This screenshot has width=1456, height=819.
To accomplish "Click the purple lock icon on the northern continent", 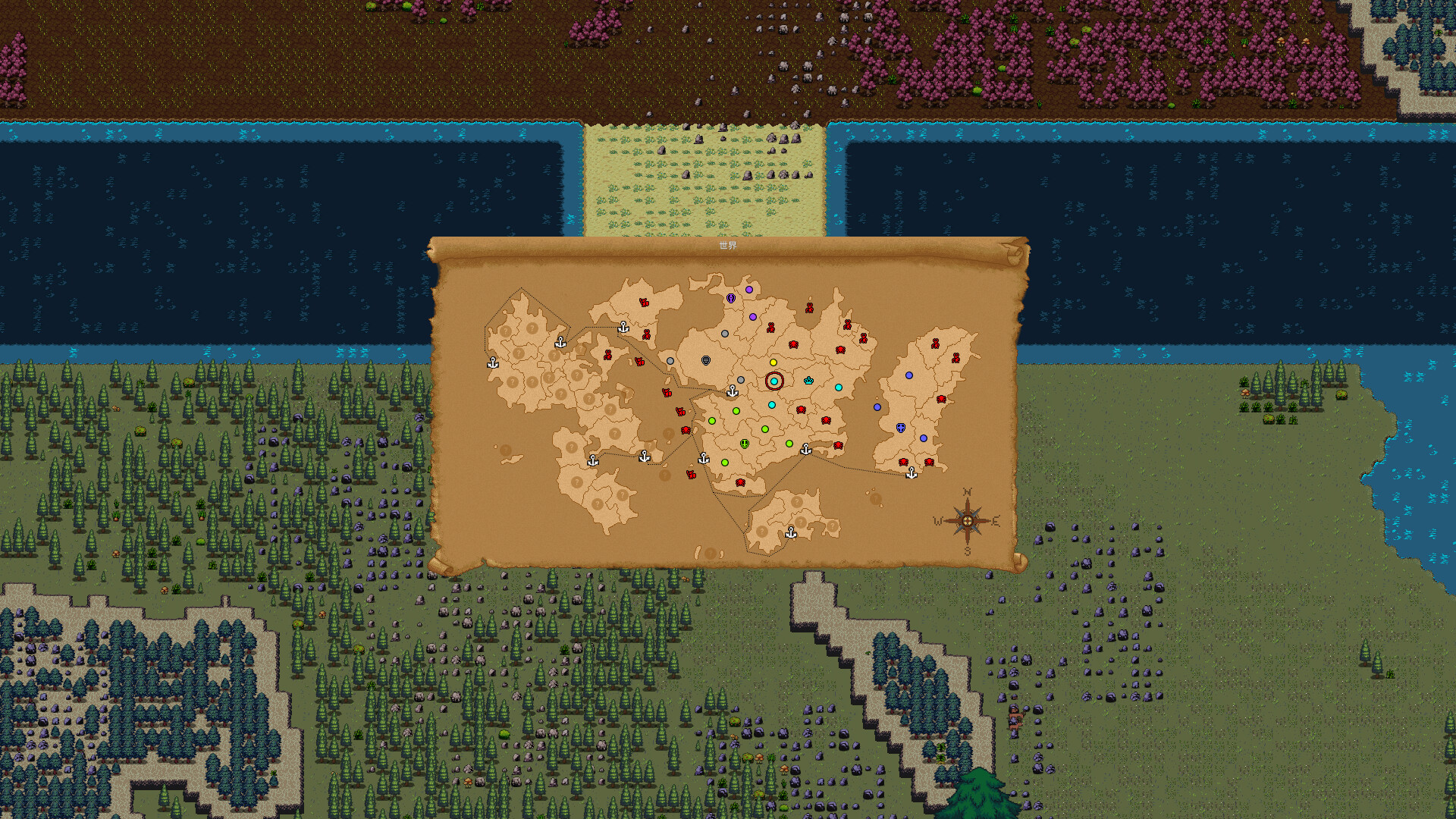I will (731, 298).
